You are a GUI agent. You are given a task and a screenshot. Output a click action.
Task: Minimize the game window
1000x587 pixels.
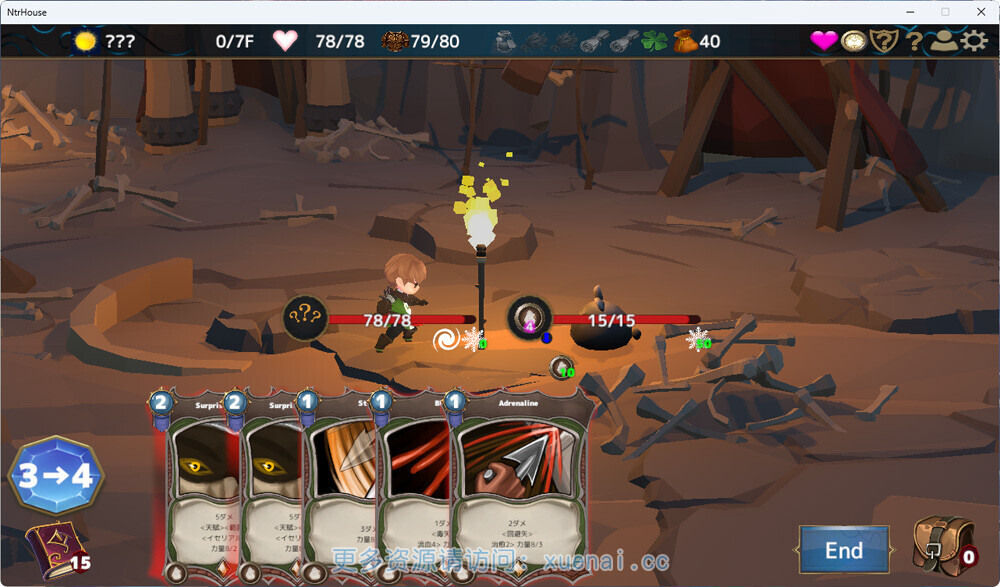coord(909,12)
